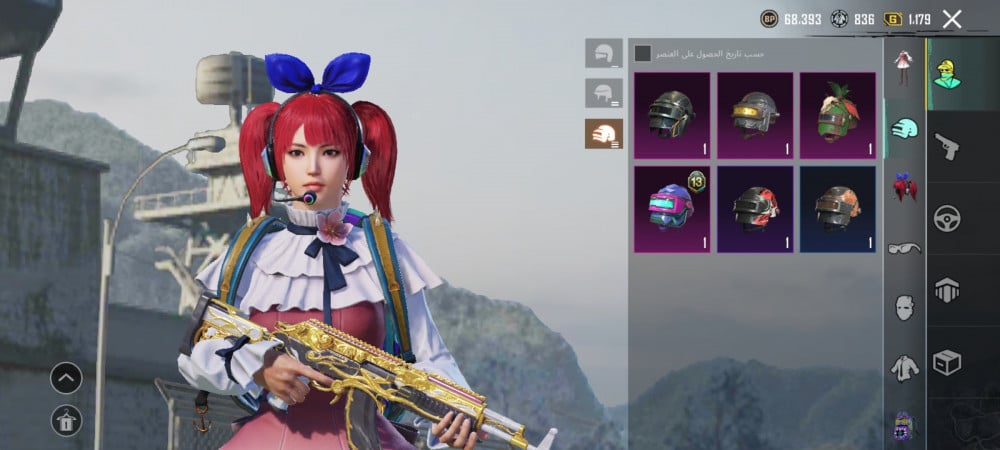1000x450 pixels.
Task: Select the purple helmet with the 13 badge
Action: pos(671,208)
